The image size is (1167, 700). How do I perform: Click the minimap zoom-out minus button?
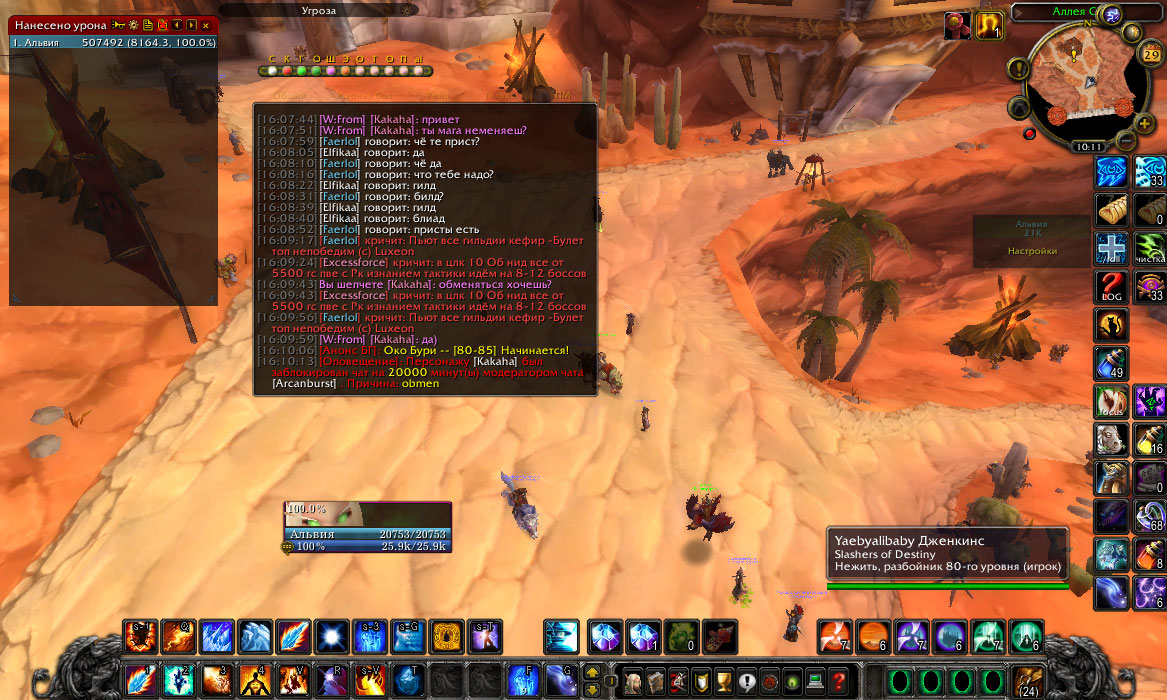point(1126,141)
